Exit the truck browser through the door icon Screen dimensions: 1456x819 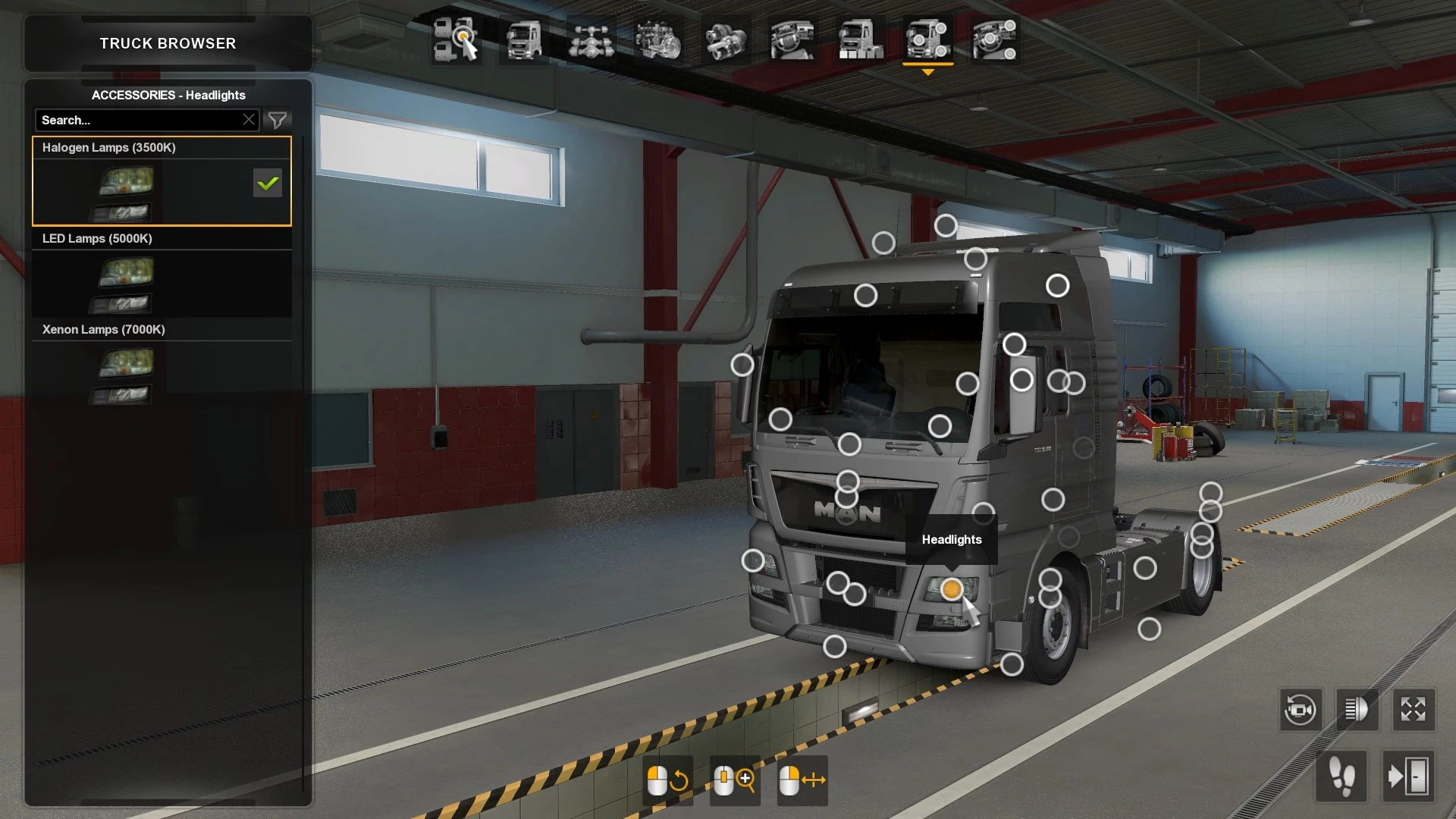[1414, 777]
